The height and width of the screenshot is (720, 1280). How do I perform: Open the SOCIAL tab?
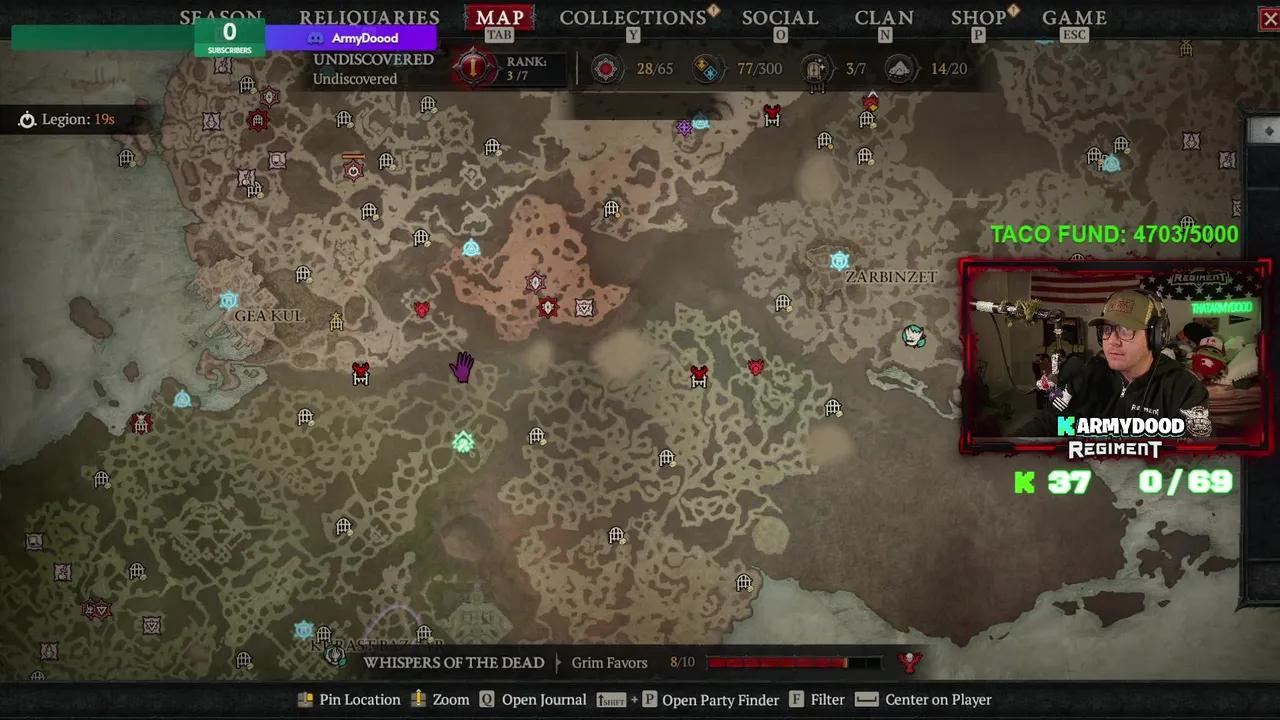point(780,17)
